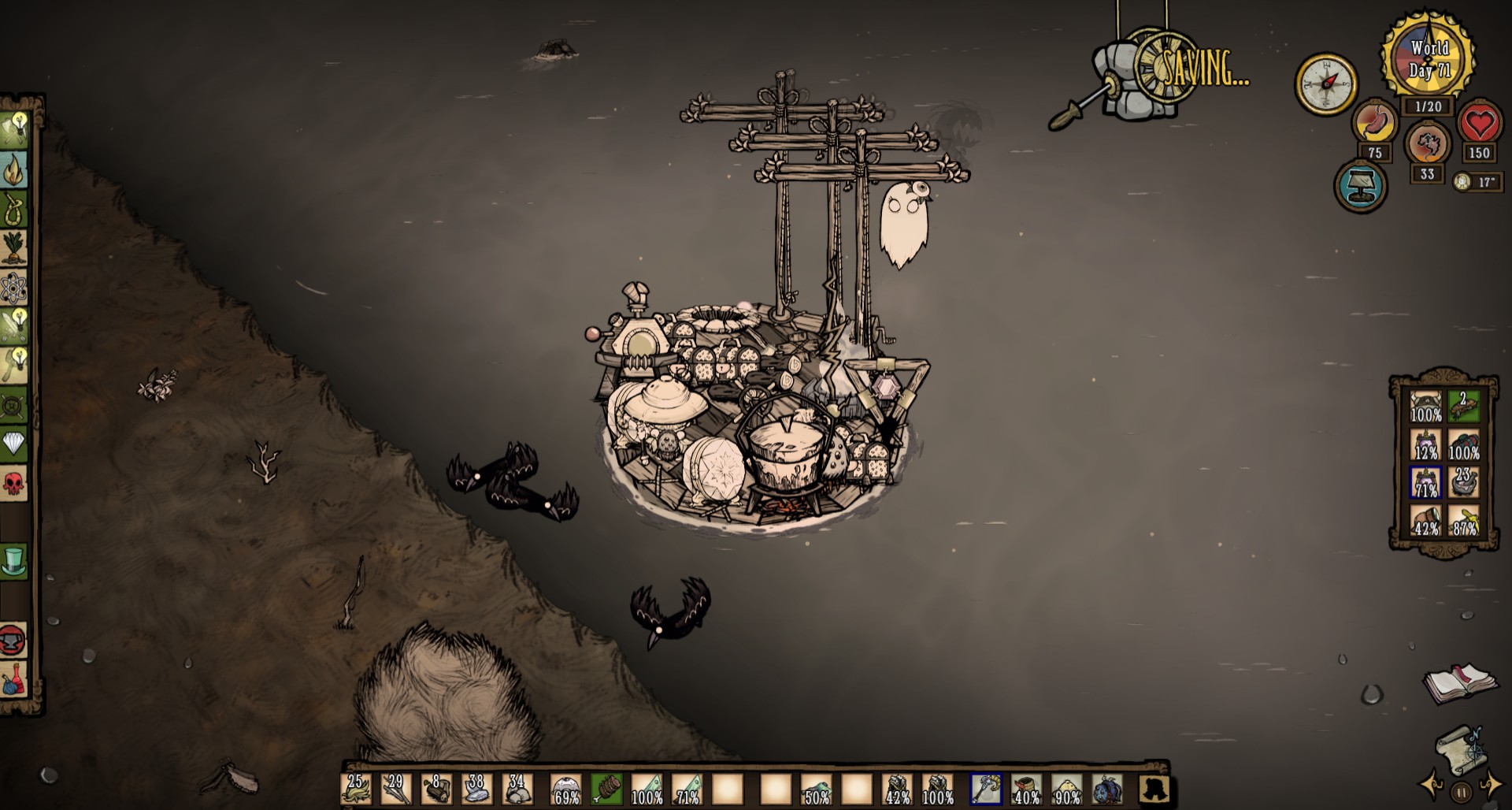Select the cut grass stack of 25
Screen dimensions: 1512x810
(x=355, y=788)
